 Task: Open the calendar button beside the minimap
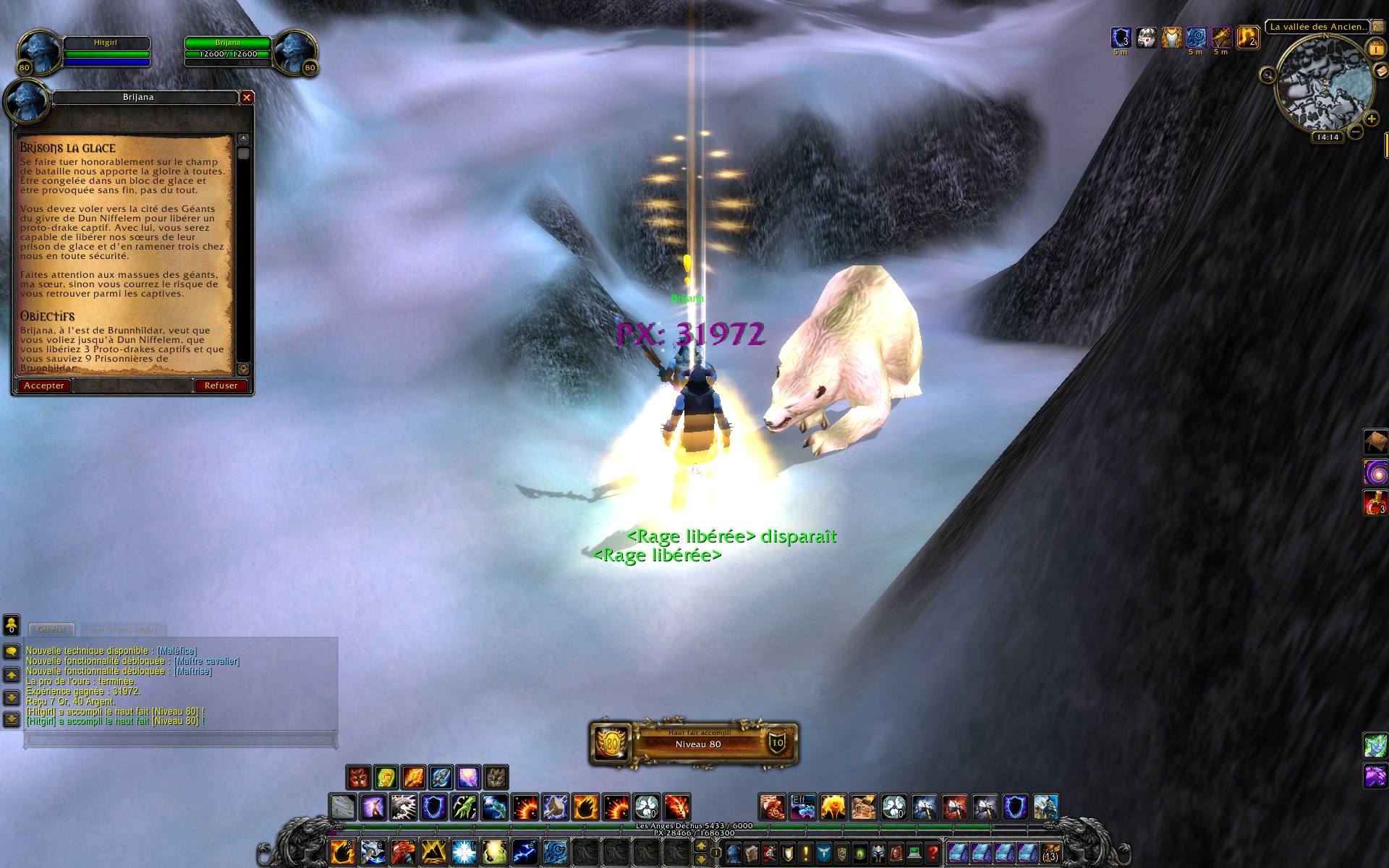(x=1375, y=48)
